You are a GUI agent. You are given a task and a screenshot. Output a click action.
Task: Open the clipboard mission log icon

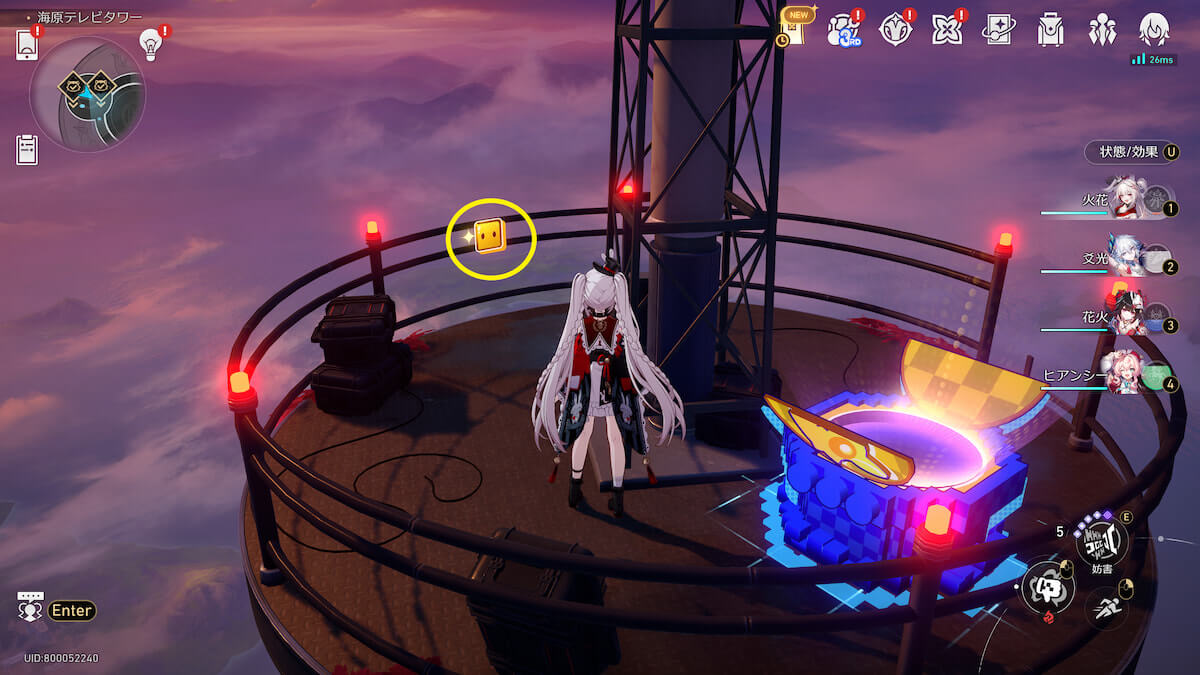point(27,150)
